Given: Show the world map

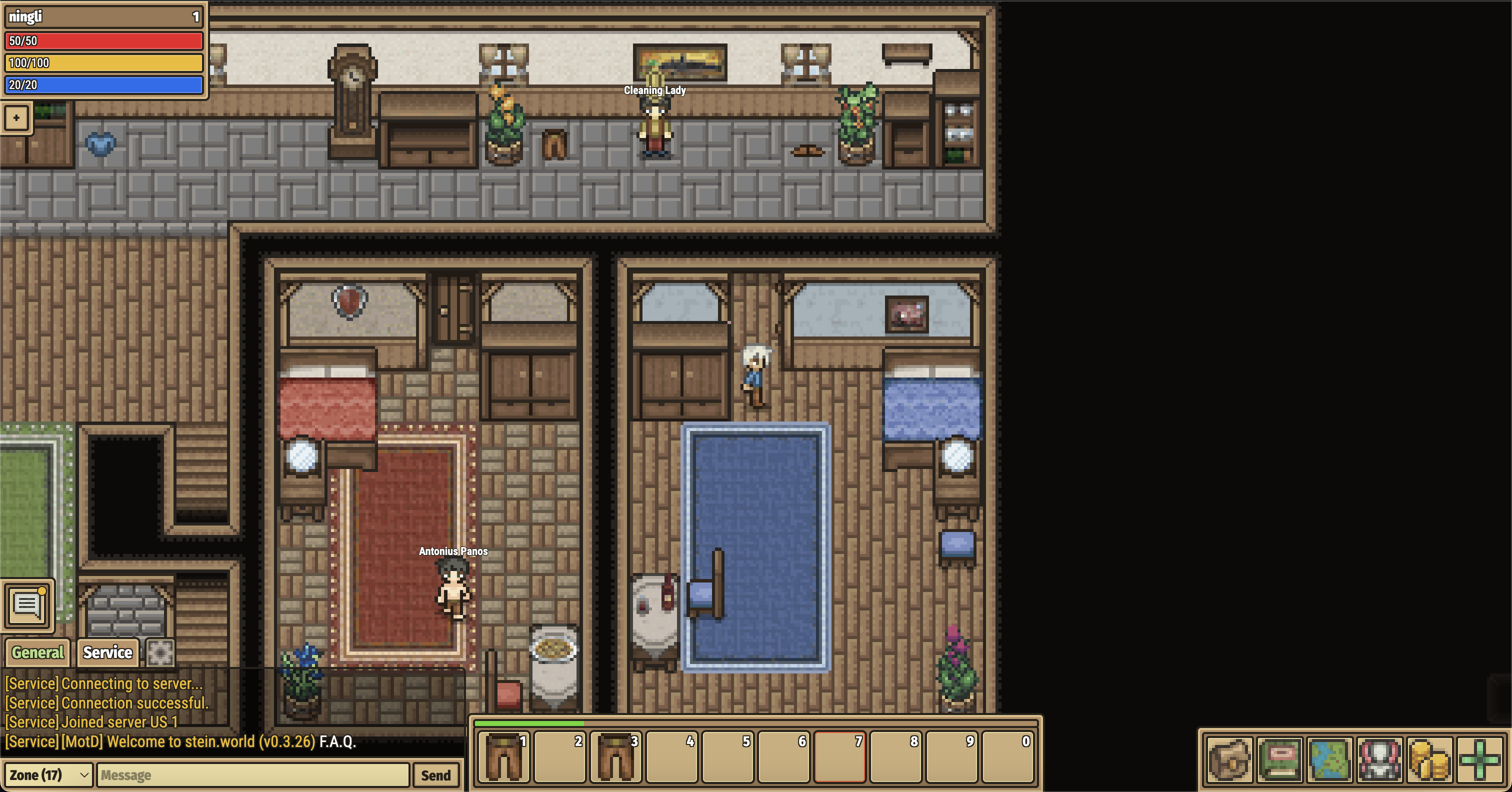Looking at the screenshot, I should tap(1329, 759).
